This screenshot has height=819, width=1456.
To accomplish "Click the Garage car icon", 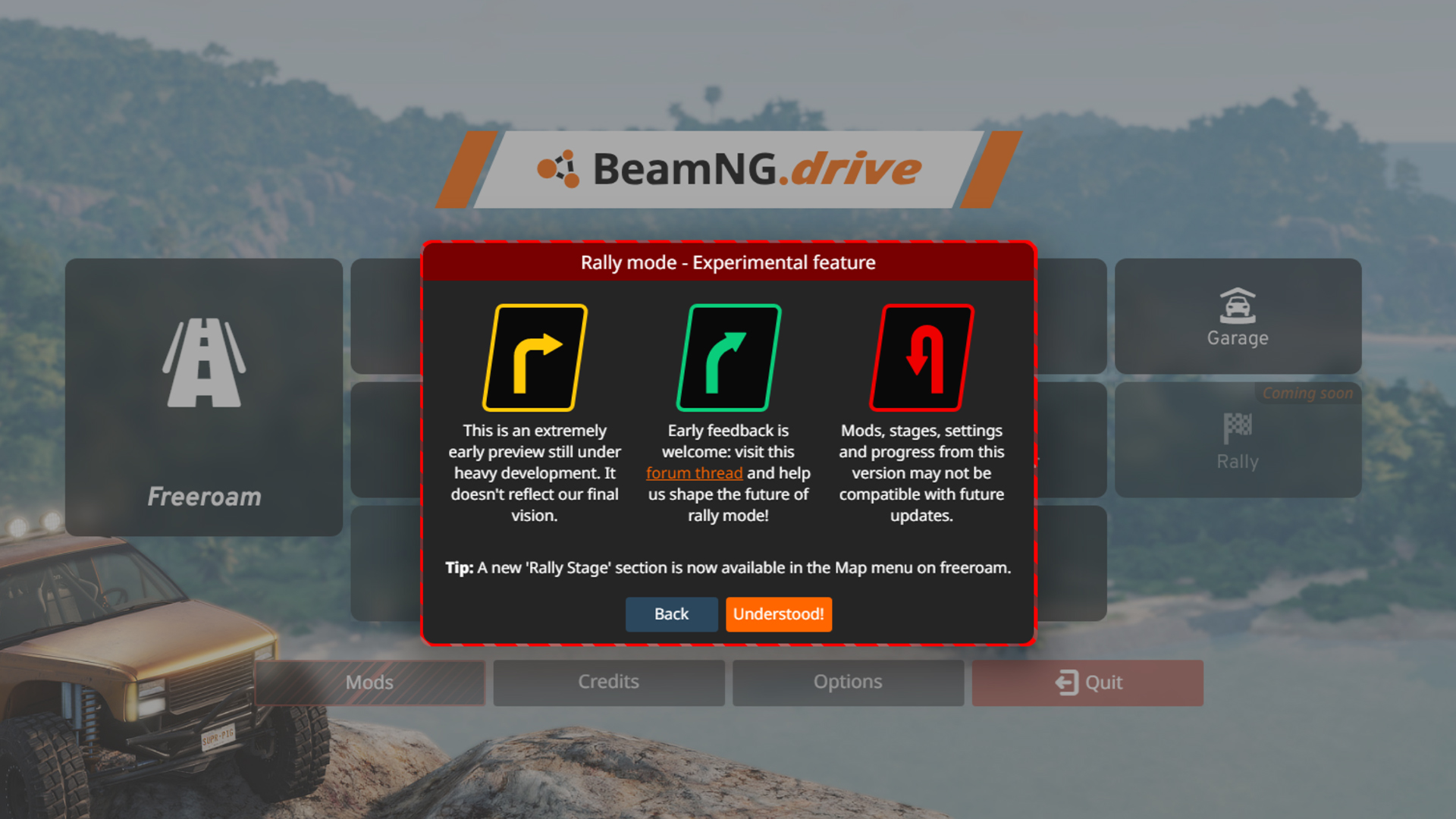I will click(x=1238, y=303).
